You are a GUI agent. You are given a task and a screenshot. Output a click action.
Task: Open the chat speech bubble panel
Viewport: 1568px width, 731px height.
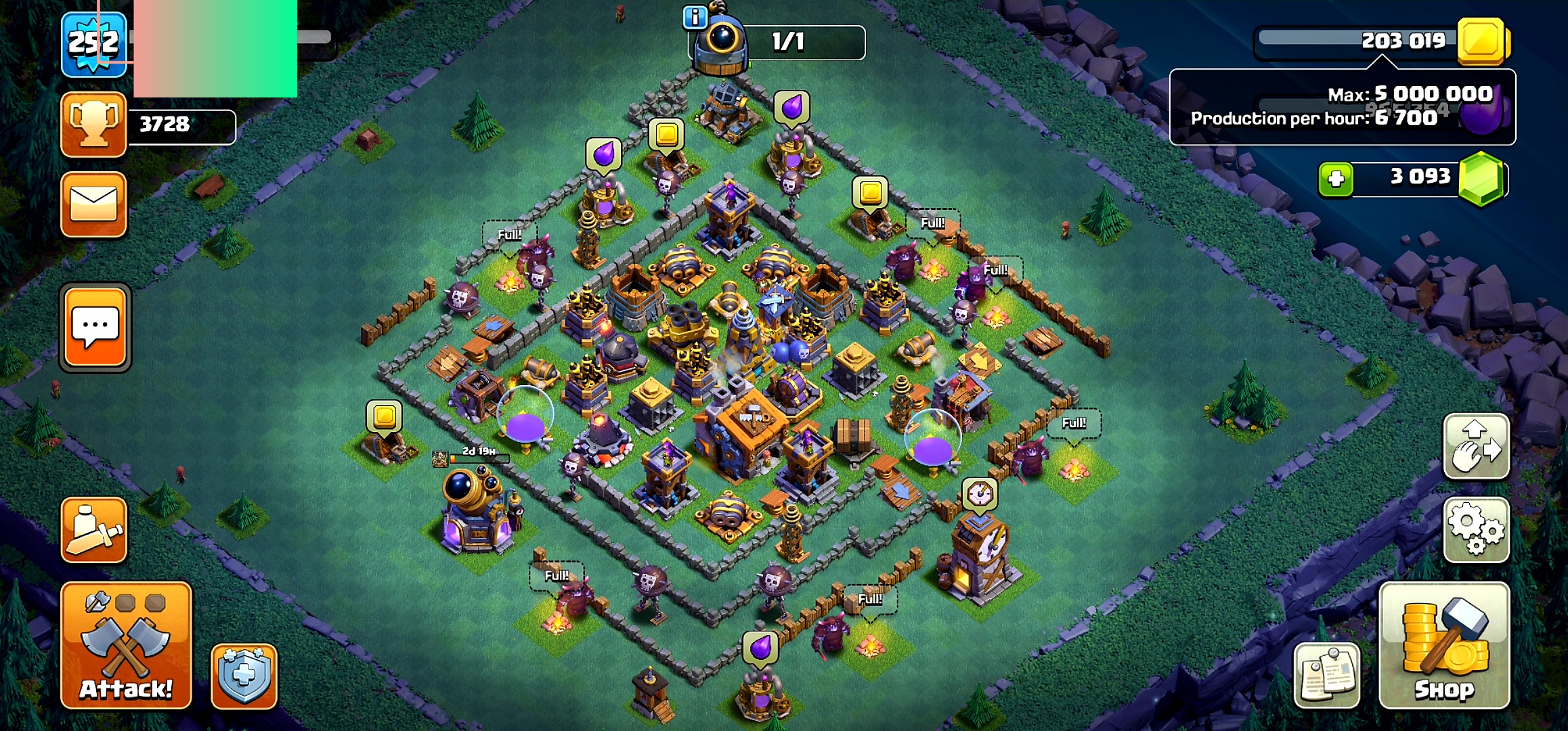(95, 328)
